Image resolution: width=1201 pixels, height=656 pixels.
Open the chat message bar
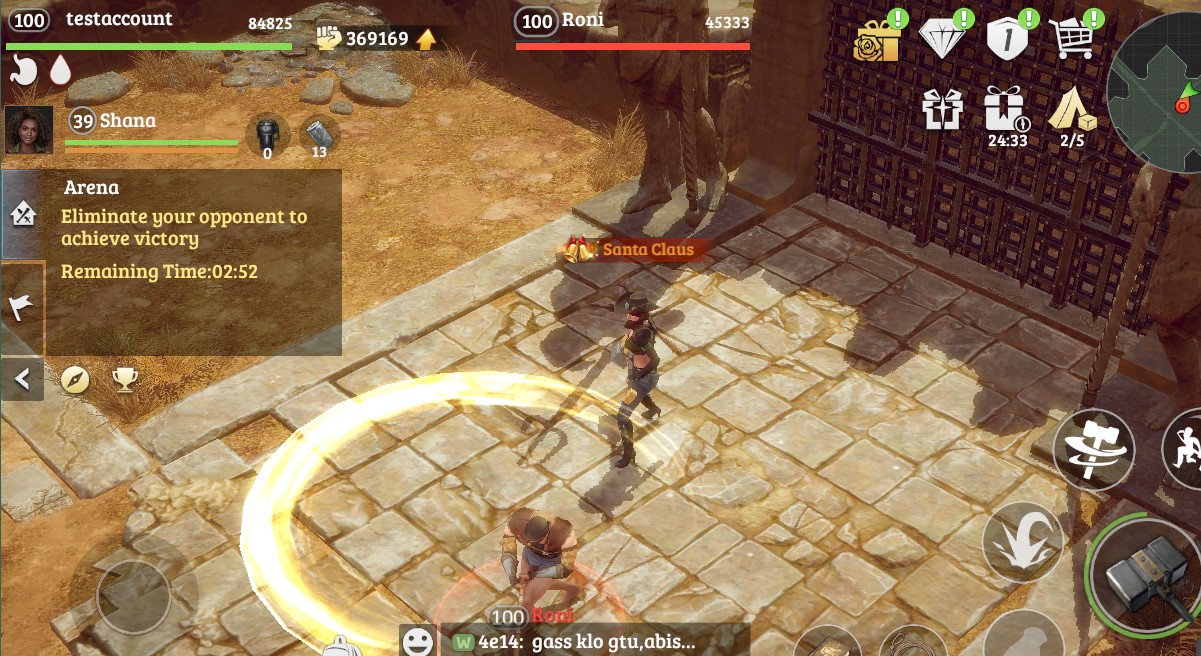click(x=590, y=641)
